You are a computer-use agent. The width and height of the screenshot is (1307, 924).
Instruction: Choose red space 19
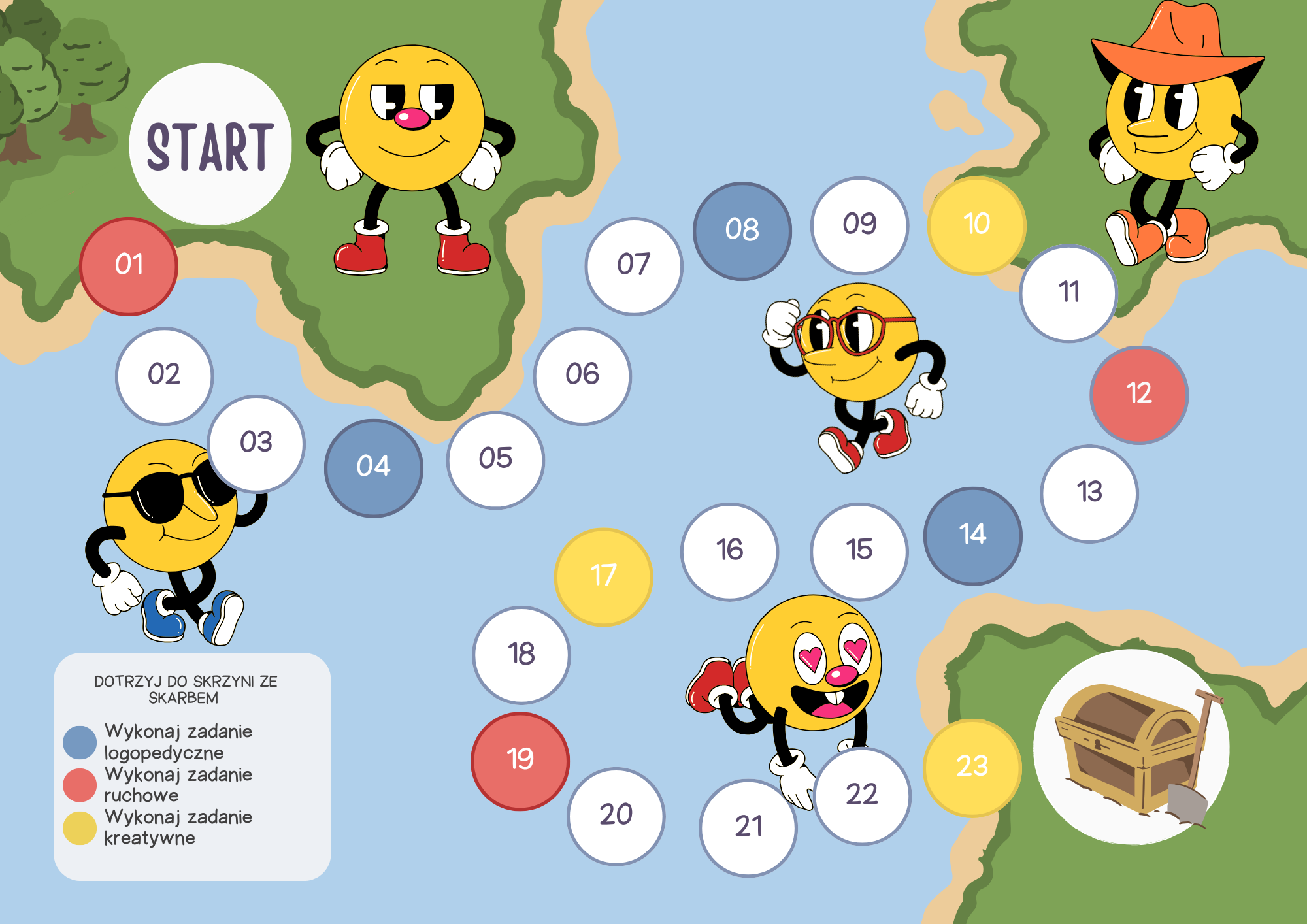[520, 761]
